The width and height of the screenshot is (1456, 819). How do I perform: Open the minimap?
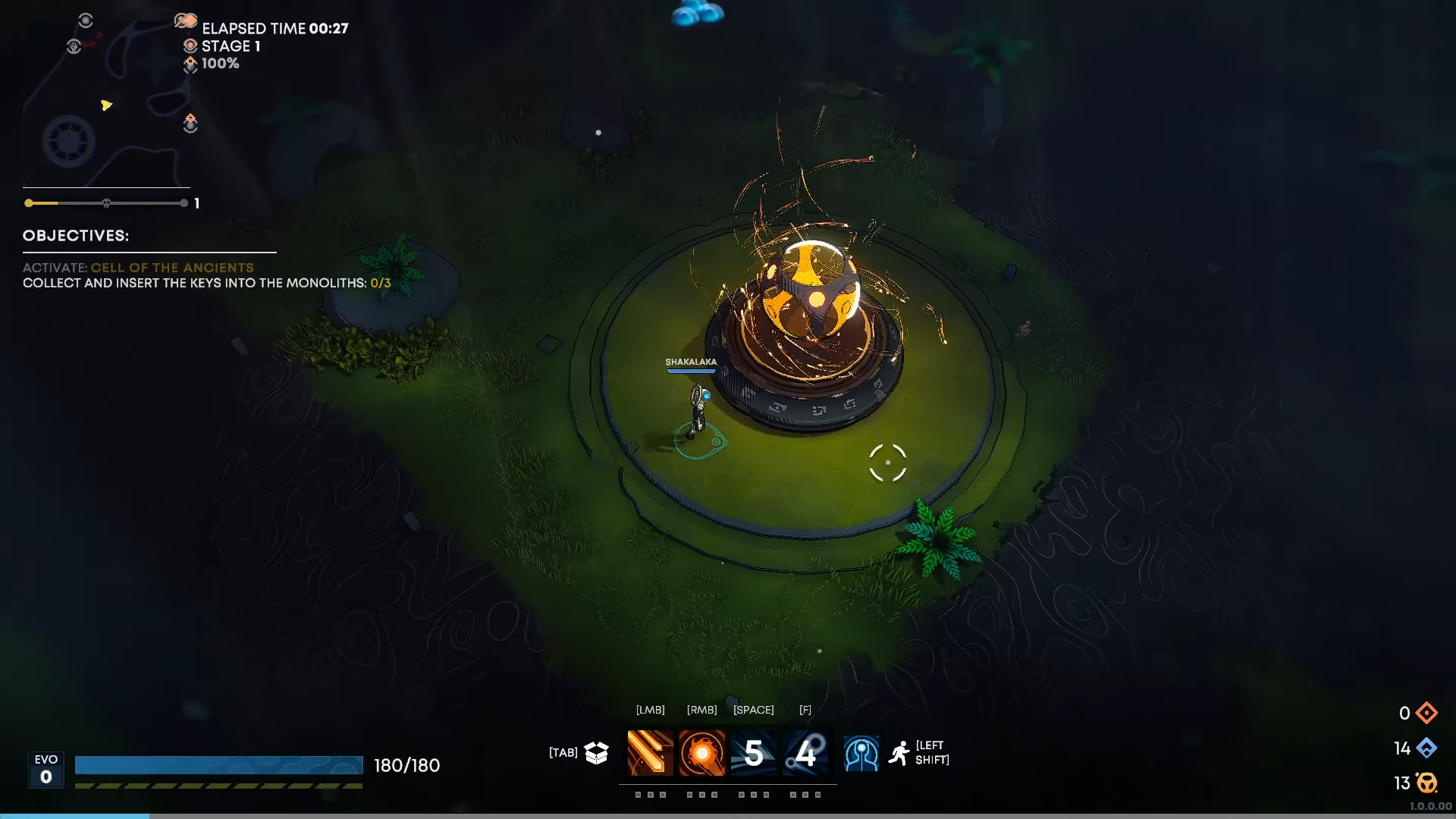[106, 99]
